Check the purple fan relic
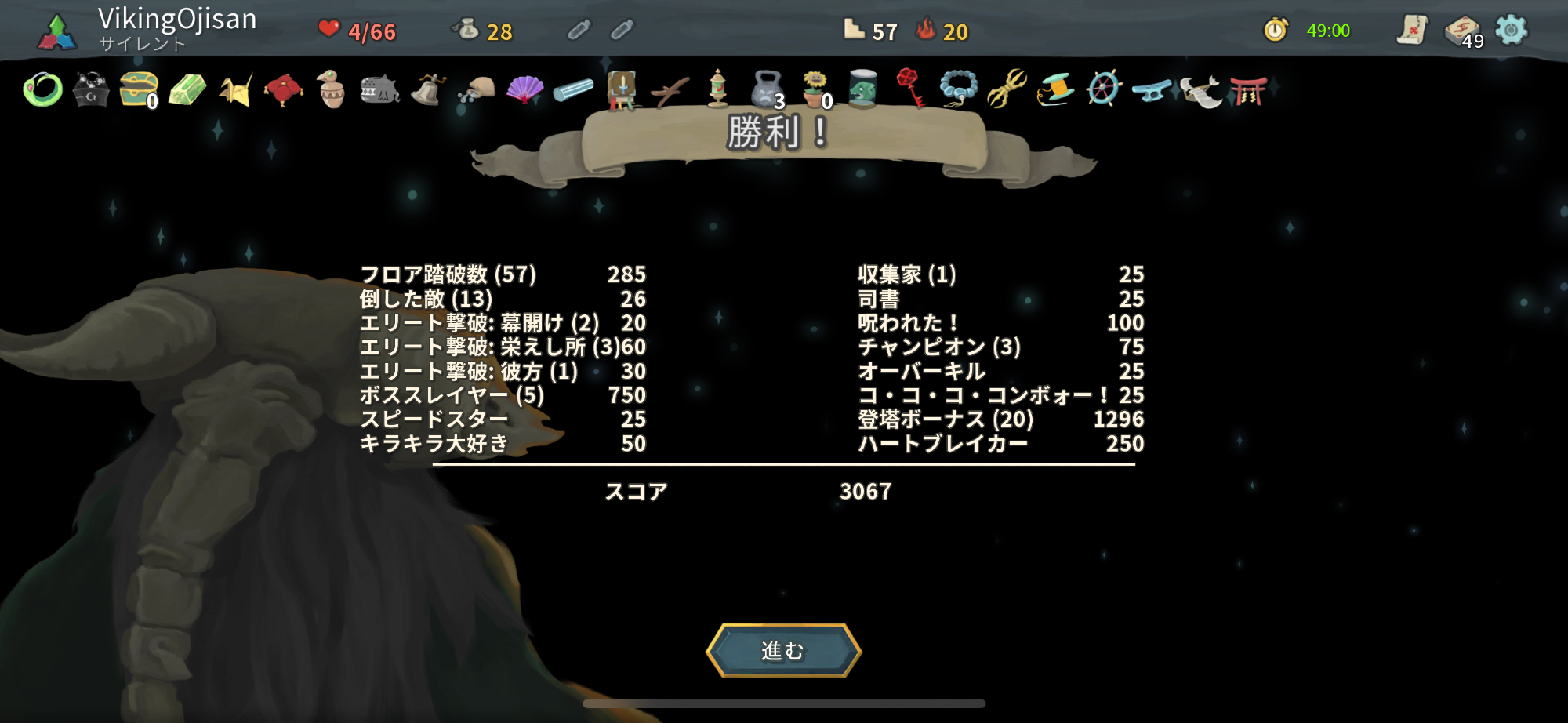 (x=524, y=90)
